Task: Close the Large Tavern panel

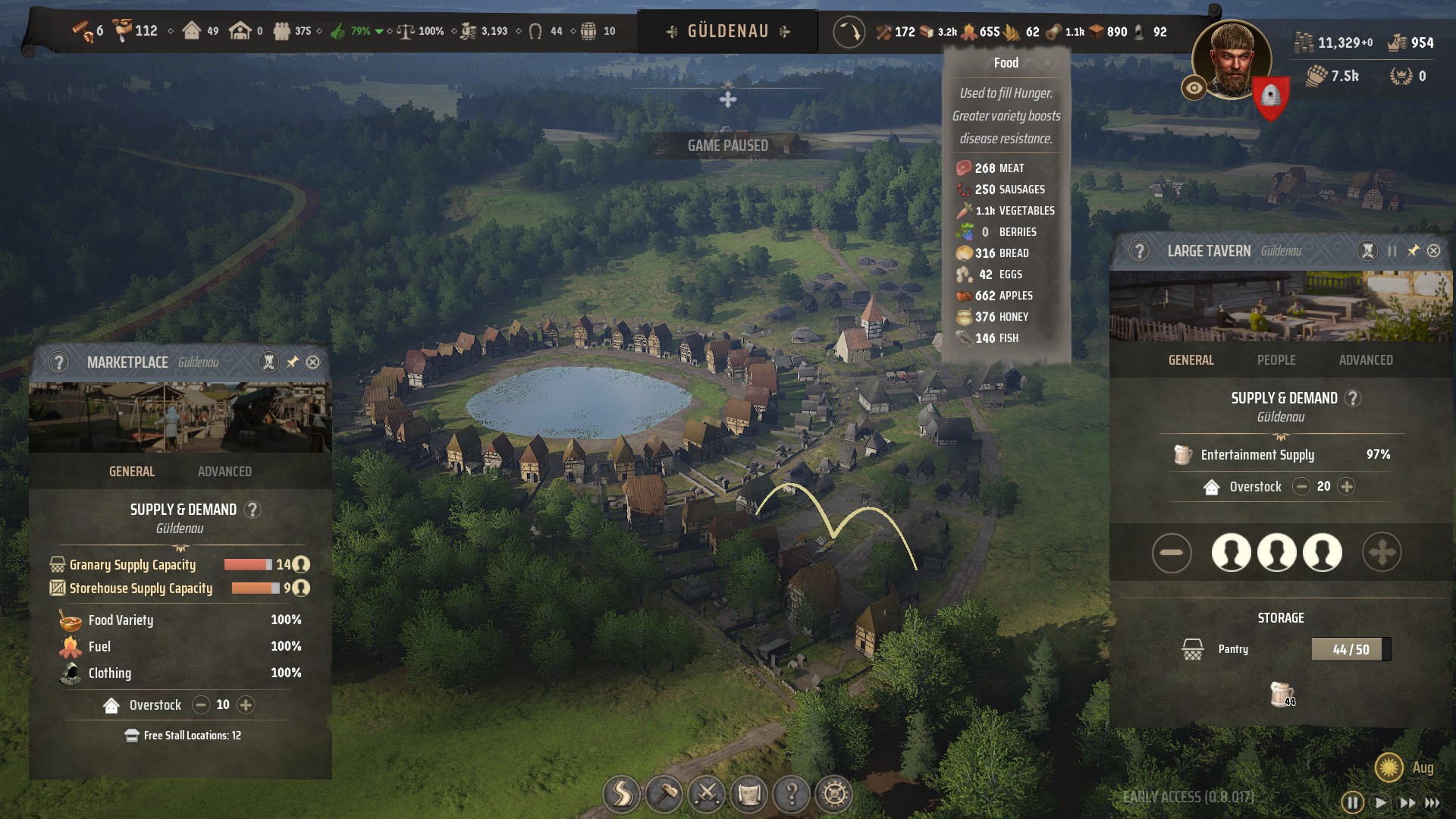Action: coord(1433,251)
